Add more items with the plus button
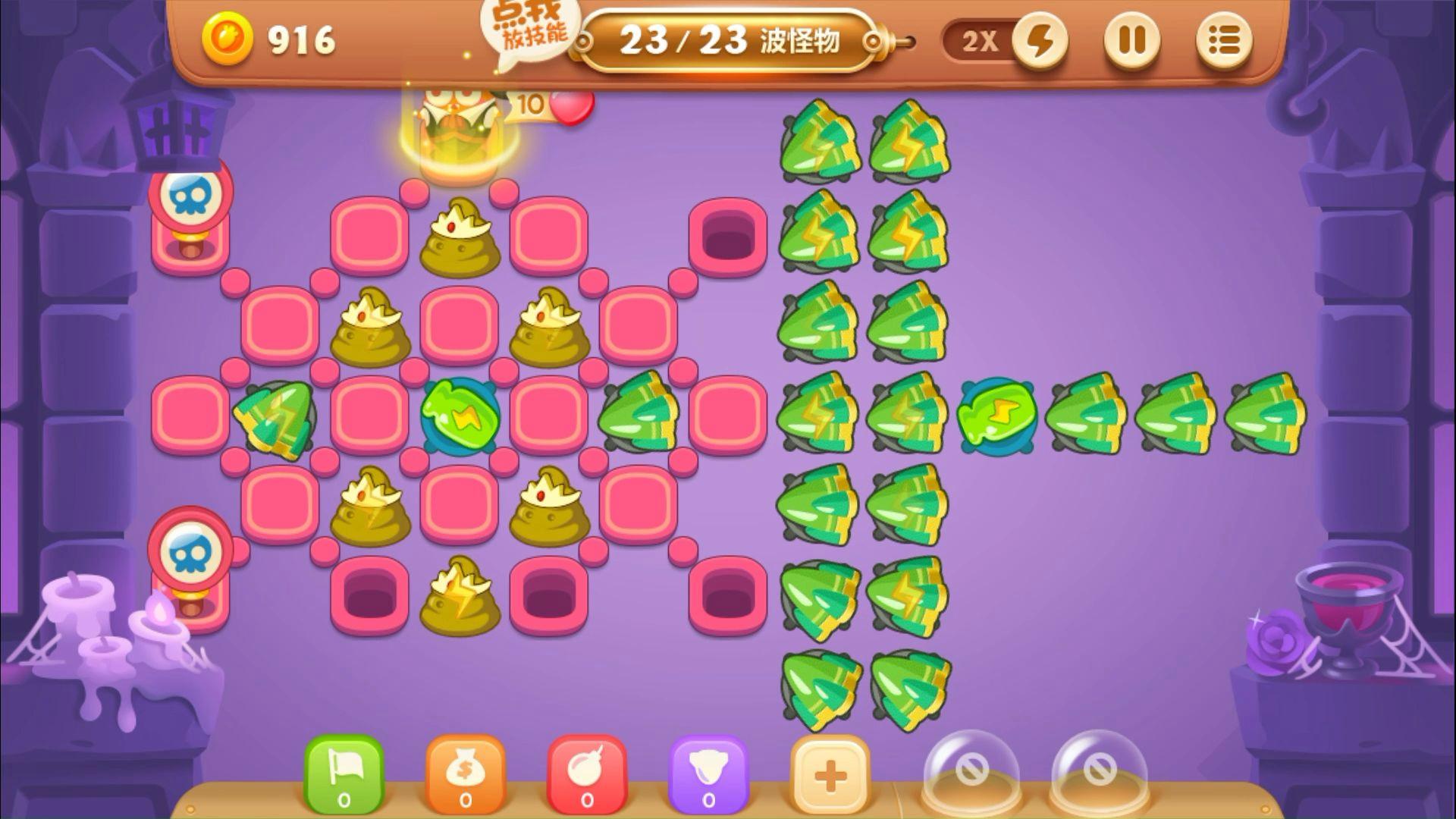This screenshot has height=819, width=1456. [830, 775]
